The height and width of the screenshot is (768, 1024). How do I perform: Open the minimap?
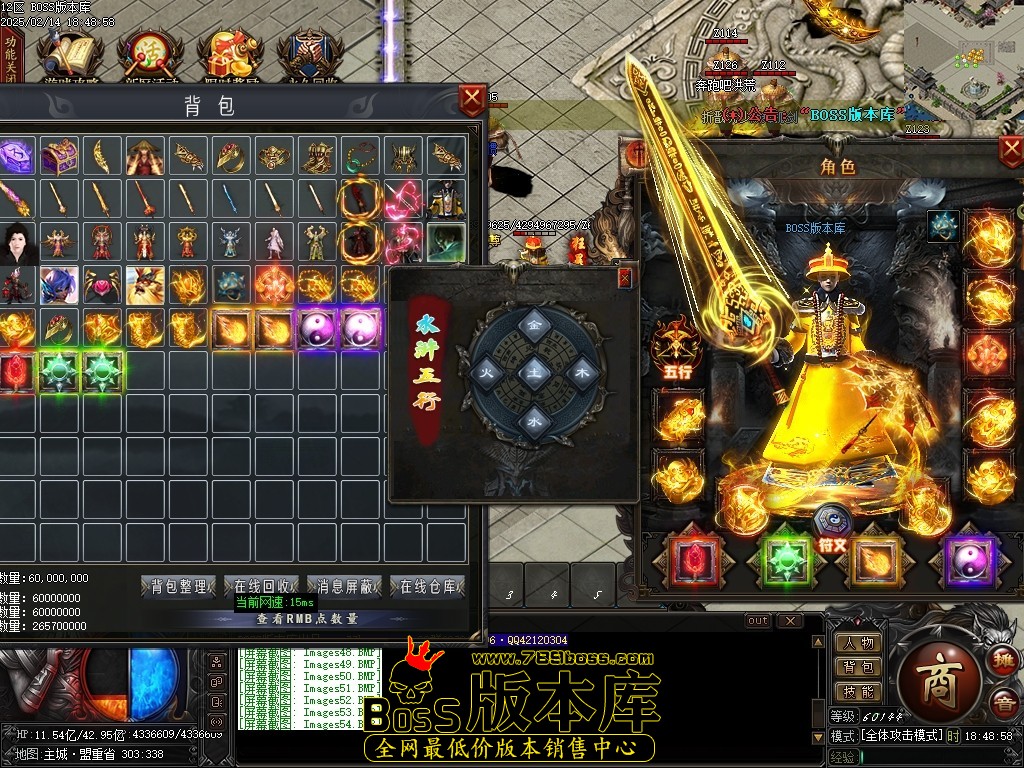click(x=963, y=60)
